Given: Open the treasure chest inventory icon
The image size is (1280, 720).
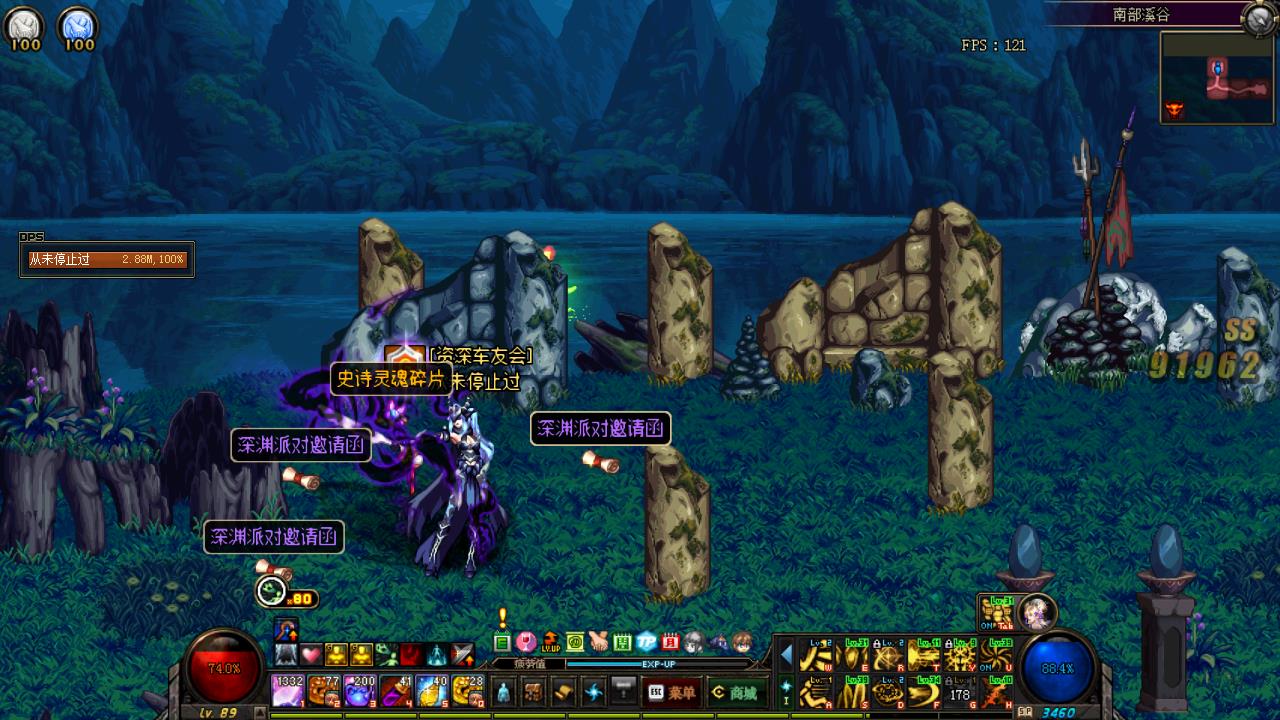Looking at the screenshot, I should pyautogui.click(x=534, y=691).
